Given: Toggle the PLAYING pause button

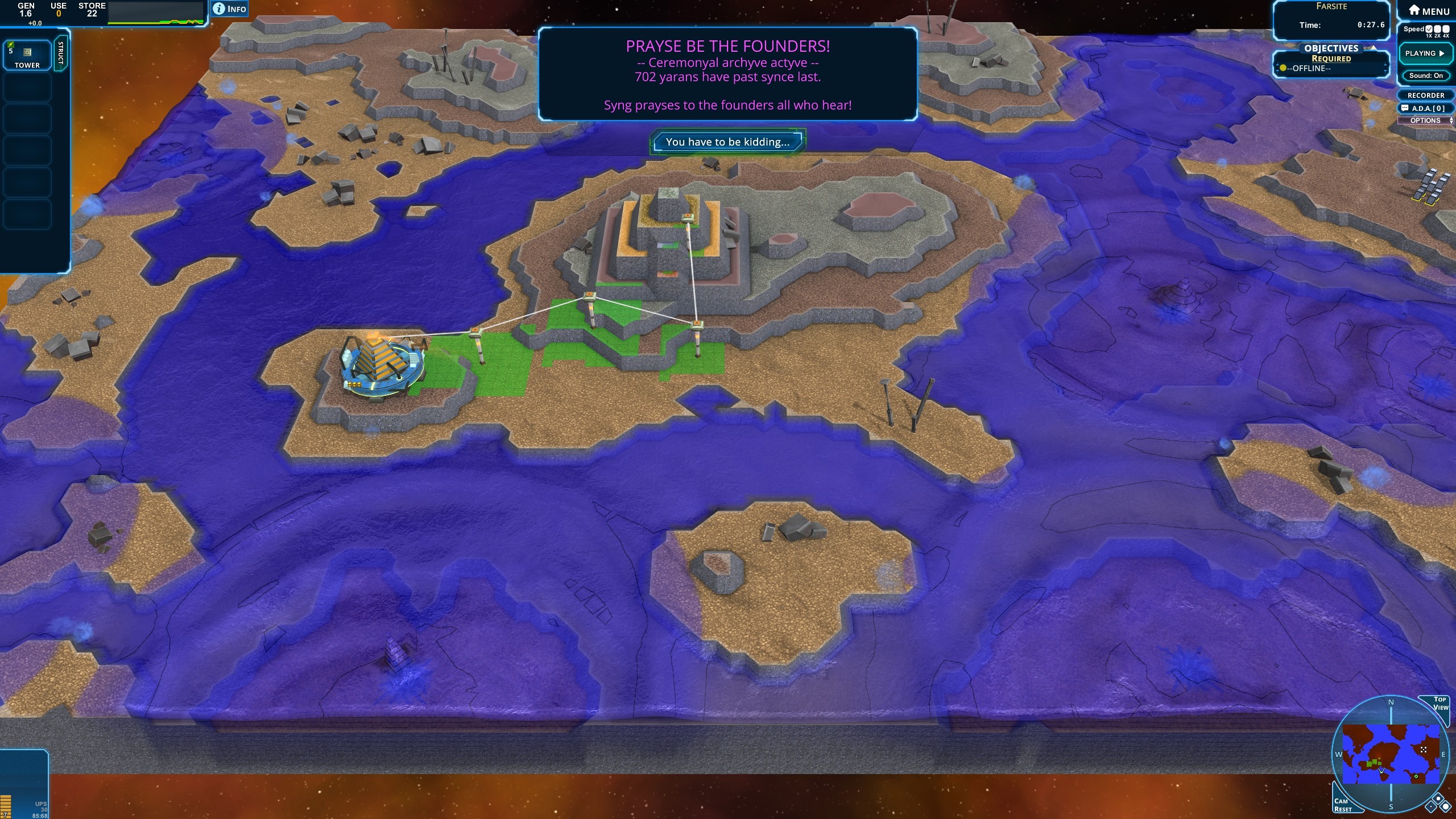Looking at the screenshot, I should click(x=1425, y=53).
